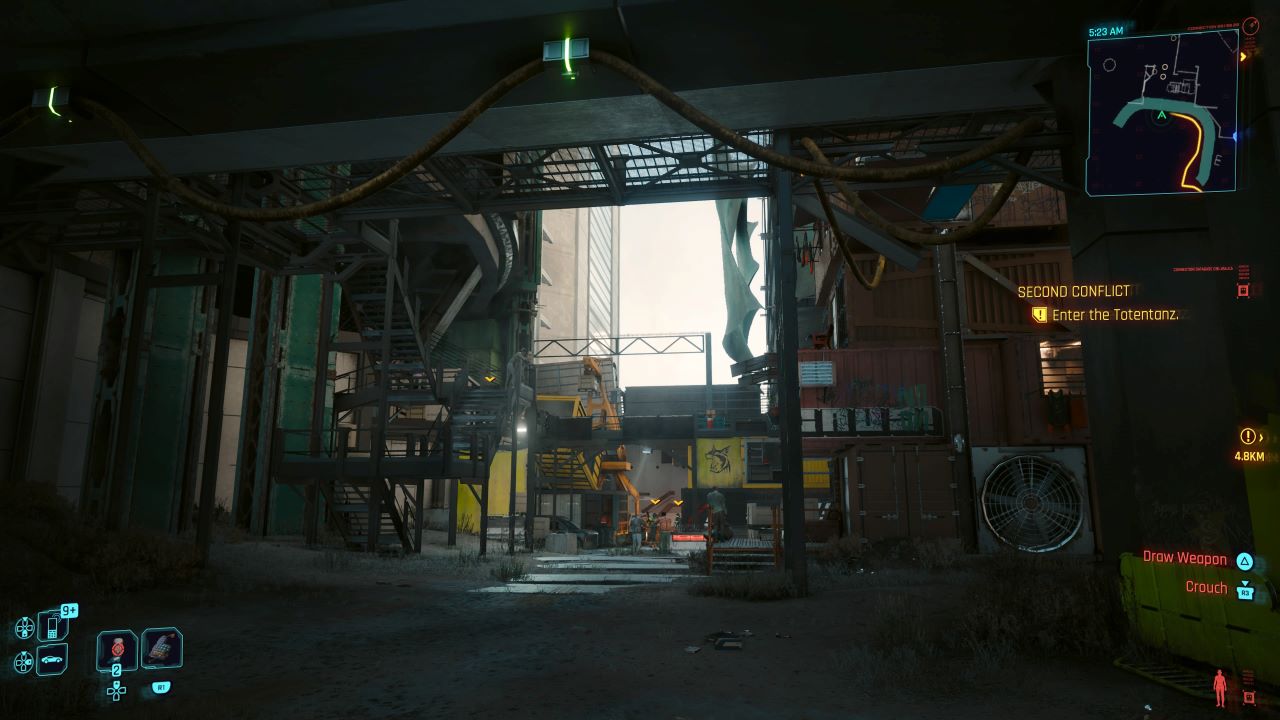1280x720 pixels.
Task: Toggle Crouch using the R3 prompt
Action: coord(1245,591)
